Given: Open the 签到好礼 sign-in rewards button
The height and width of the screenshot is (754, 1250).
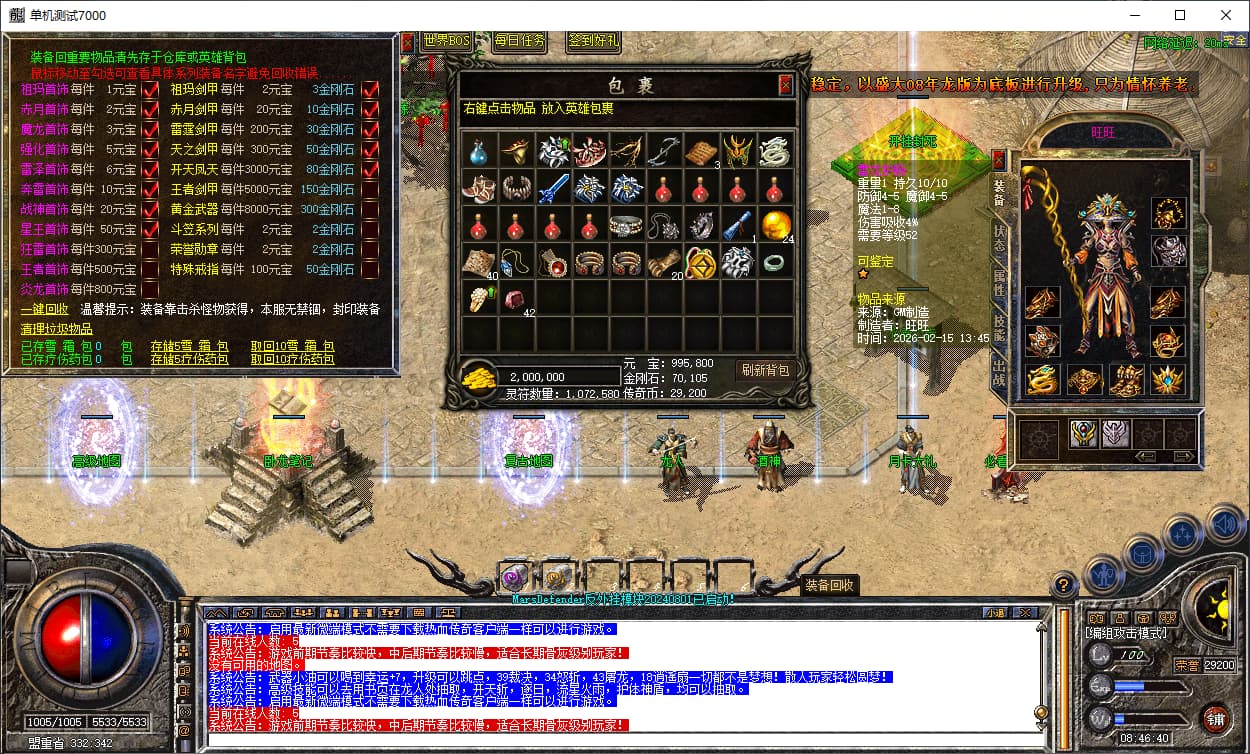Looking at the screenshot, I should pos(593,41).
